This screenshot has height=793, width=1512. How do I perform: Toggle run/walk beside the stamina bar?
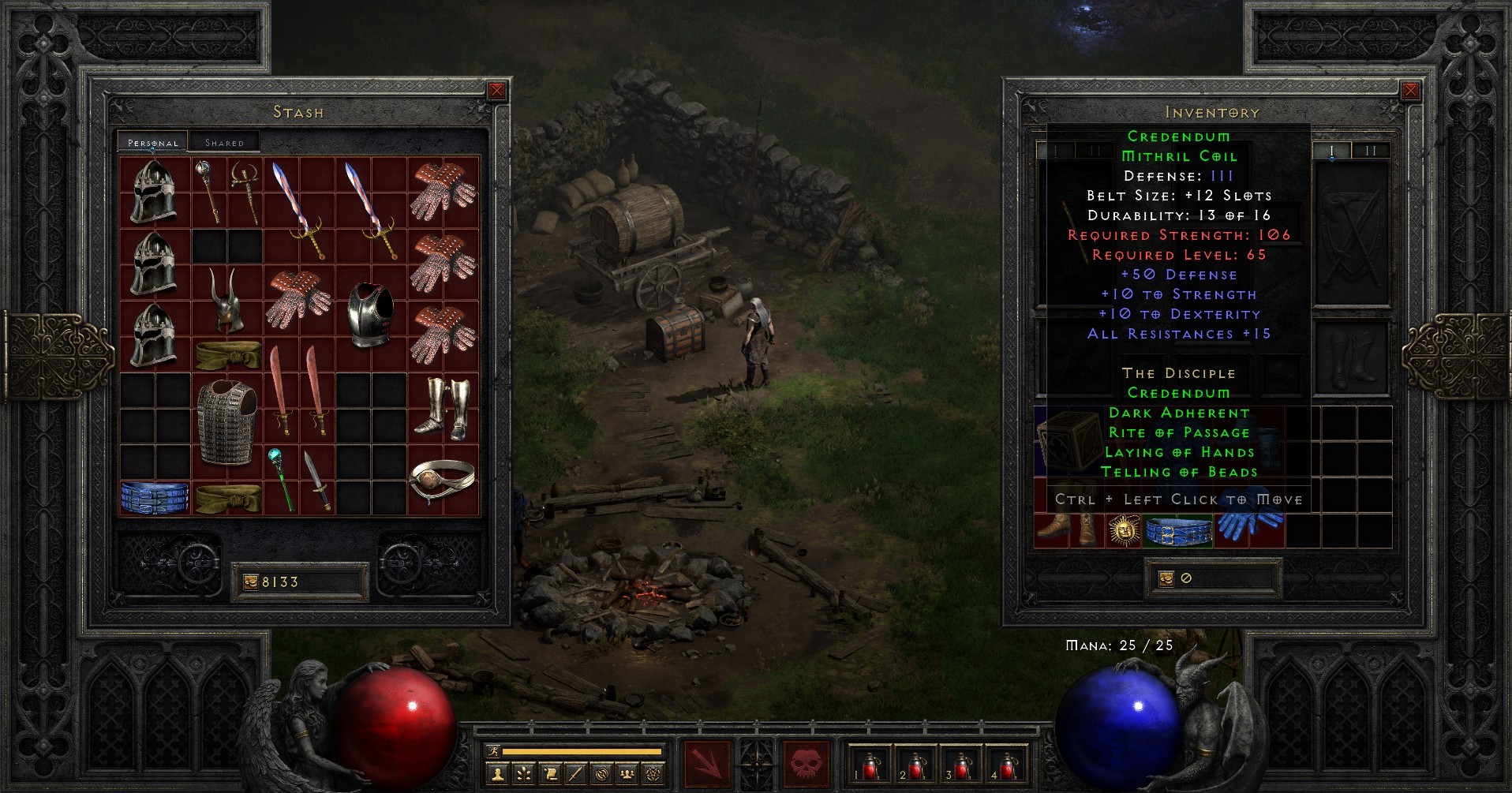tap(494, 752)
